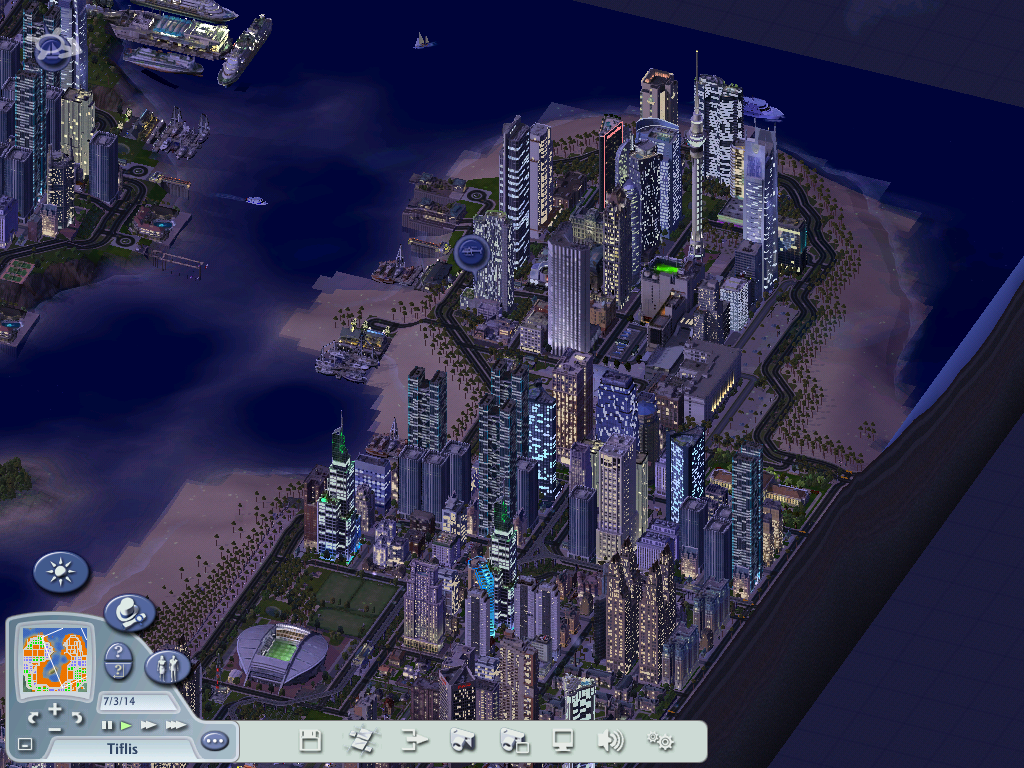Close the options bar with ellipsis button
The height and width of the screenshot is (768, 1024).
[x=214, y=741]
